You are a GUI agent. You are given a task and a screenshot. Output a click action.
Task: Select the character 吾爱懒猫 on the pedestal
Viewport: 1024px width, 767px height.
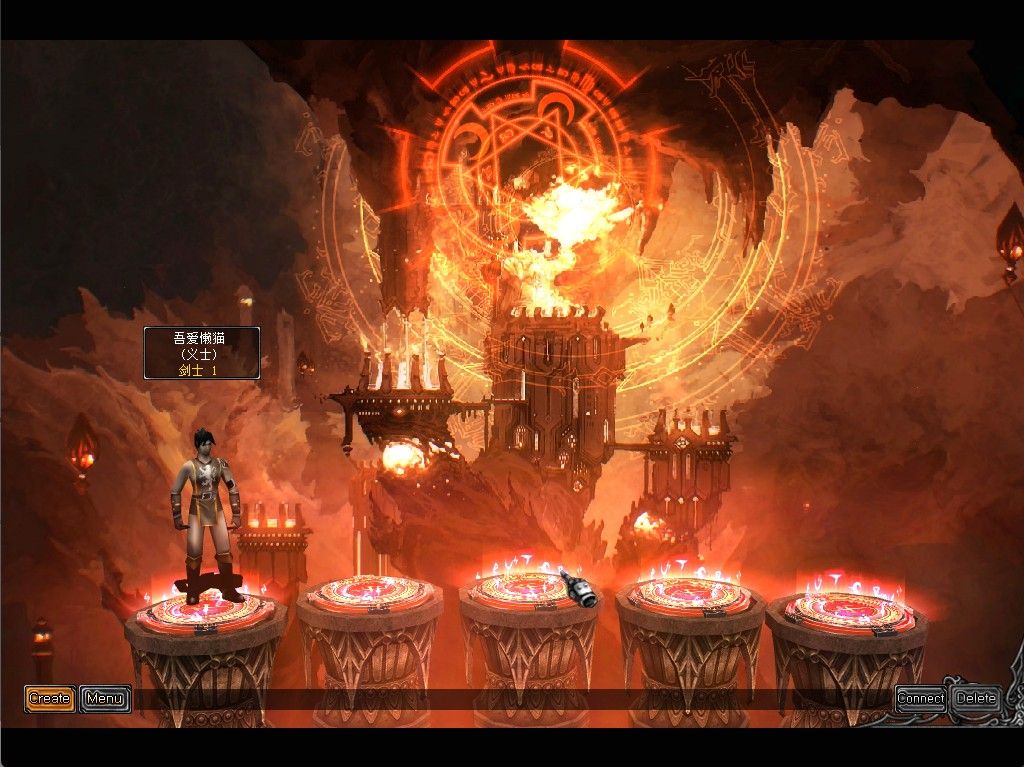[x=207, y=515]
